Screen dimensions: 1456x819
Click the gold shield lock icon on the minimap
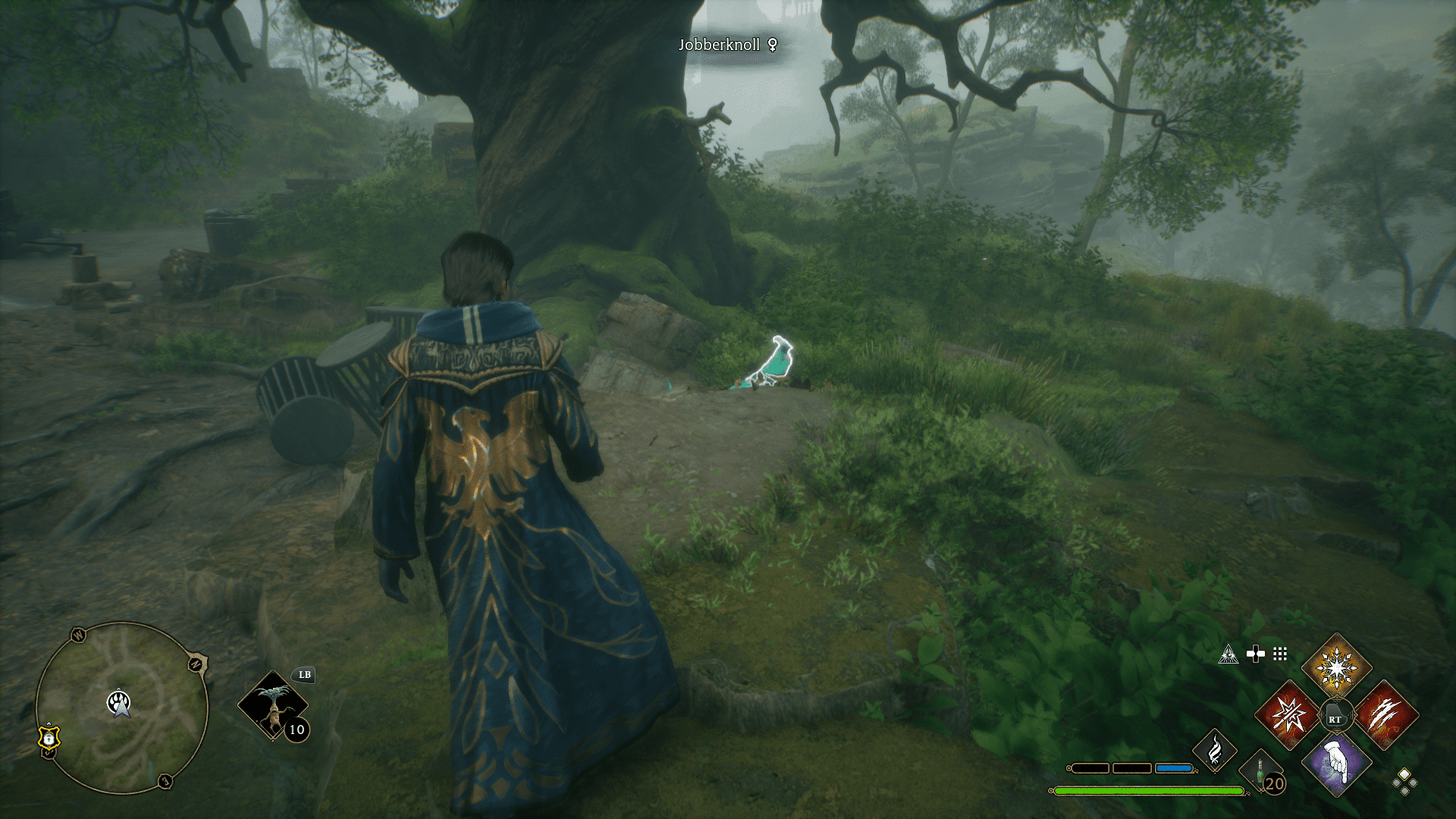(x=49, y=739)
